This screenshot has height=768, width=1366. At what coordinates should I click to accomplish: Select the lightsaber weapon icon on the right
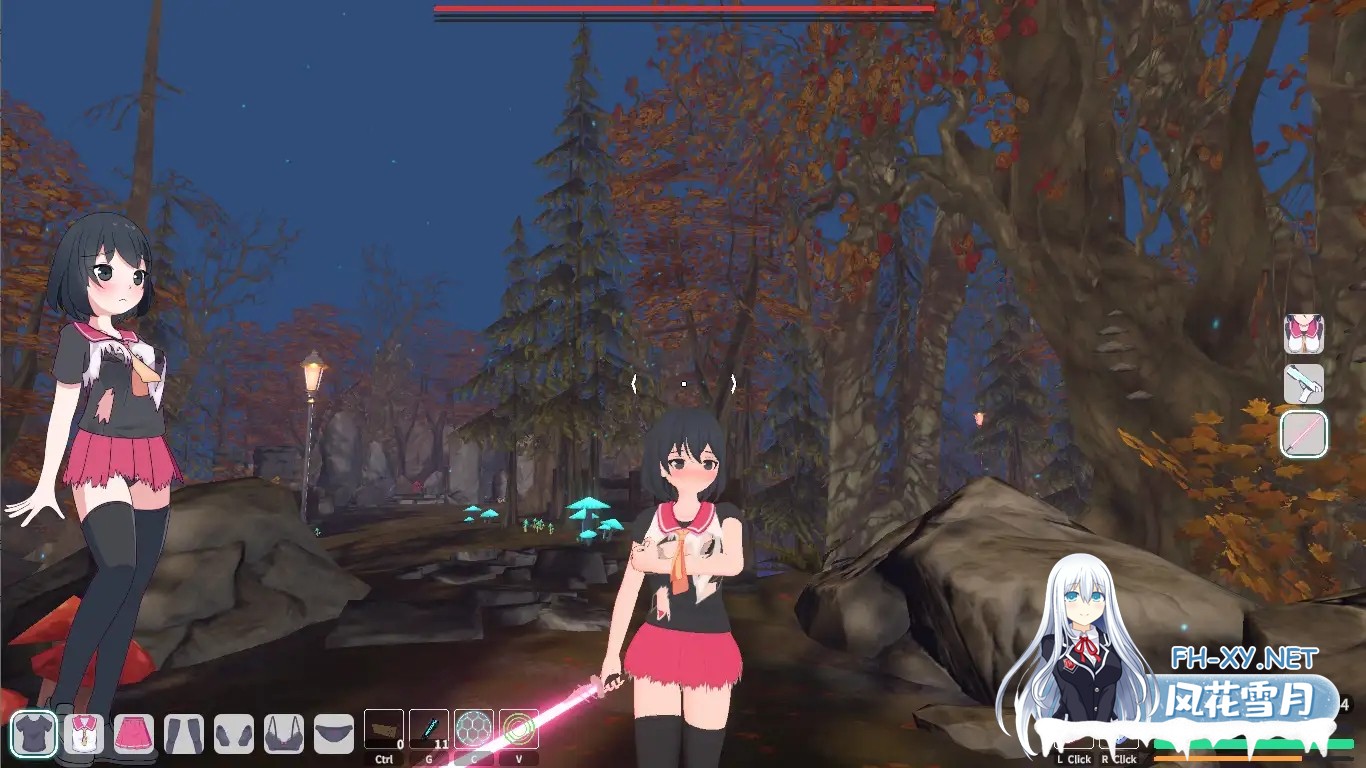click(x=1305, y=432)
